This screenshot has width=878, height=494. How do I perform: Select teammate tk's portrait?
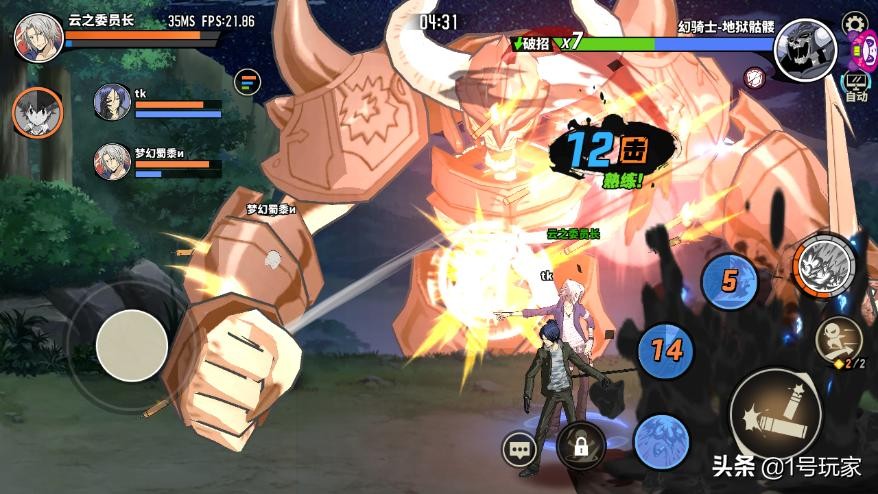tap(112, 103)
